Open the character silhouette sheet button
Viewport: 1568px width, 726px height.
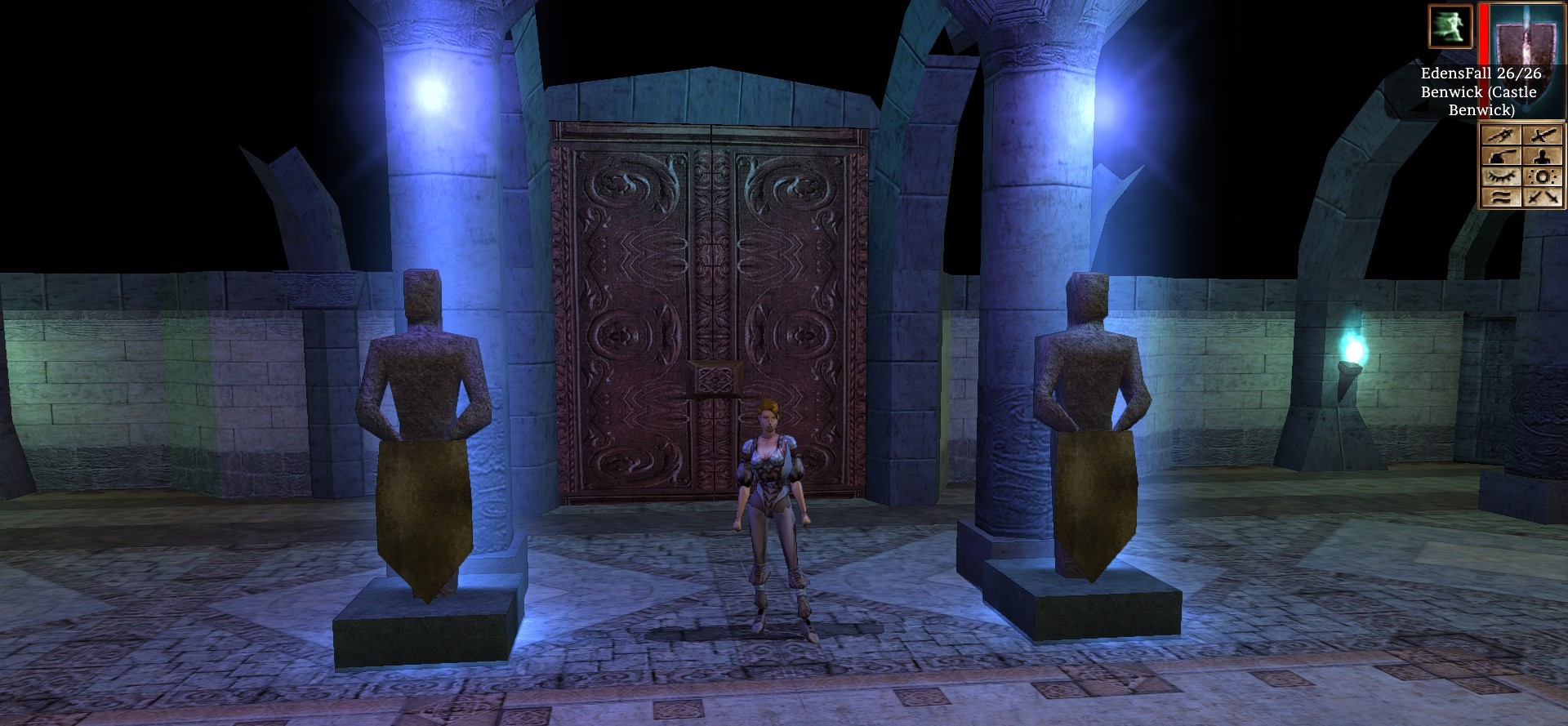pos(1543,157)
